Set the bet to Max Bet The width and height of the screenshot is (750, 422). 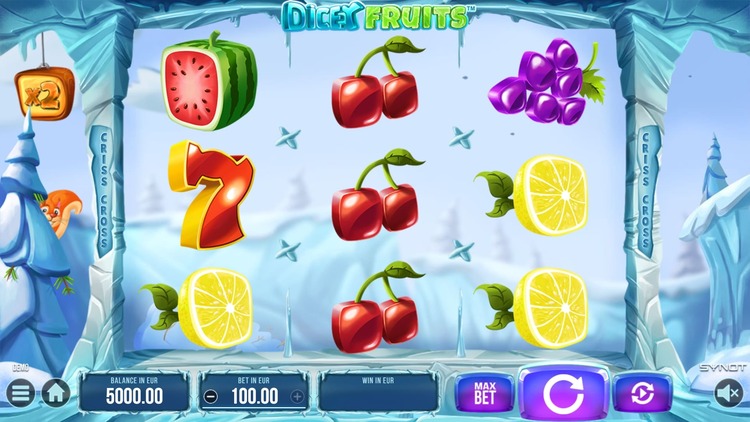tap(483, 393)
